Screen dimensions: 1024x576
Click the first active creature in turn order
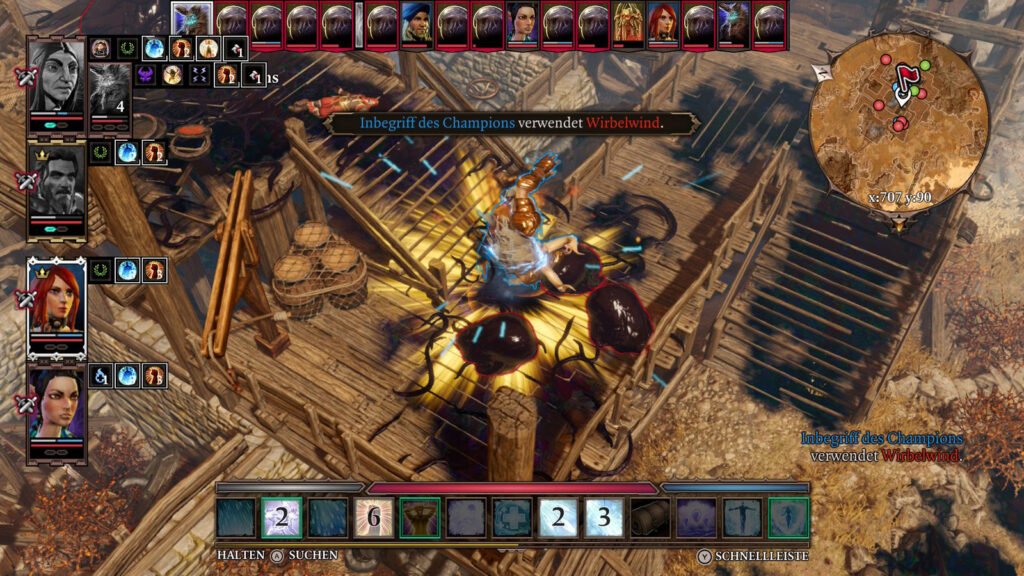pyautogui.click(x=190, y=20)
